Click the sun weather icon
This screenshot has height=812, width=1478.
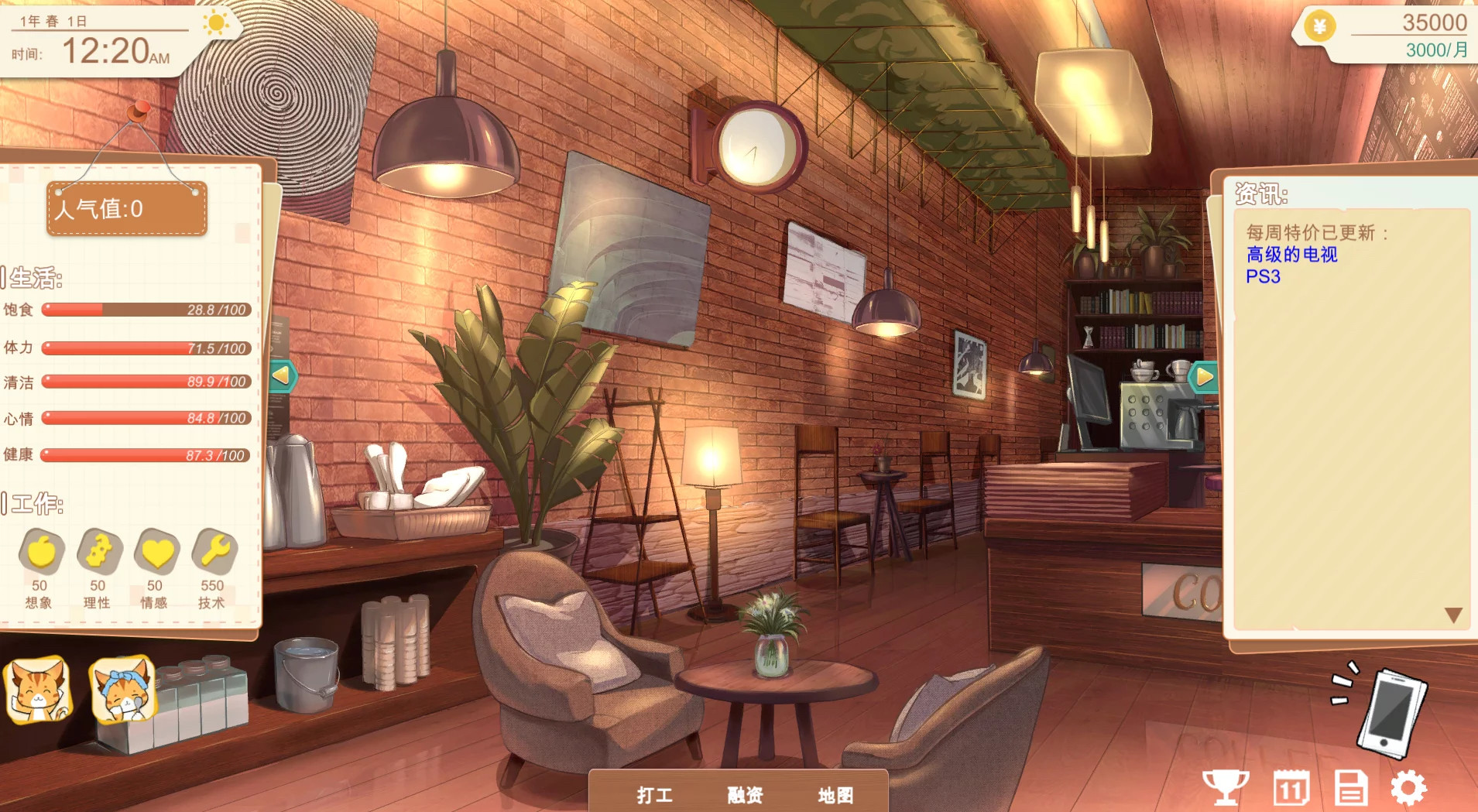tap(215, 23)
